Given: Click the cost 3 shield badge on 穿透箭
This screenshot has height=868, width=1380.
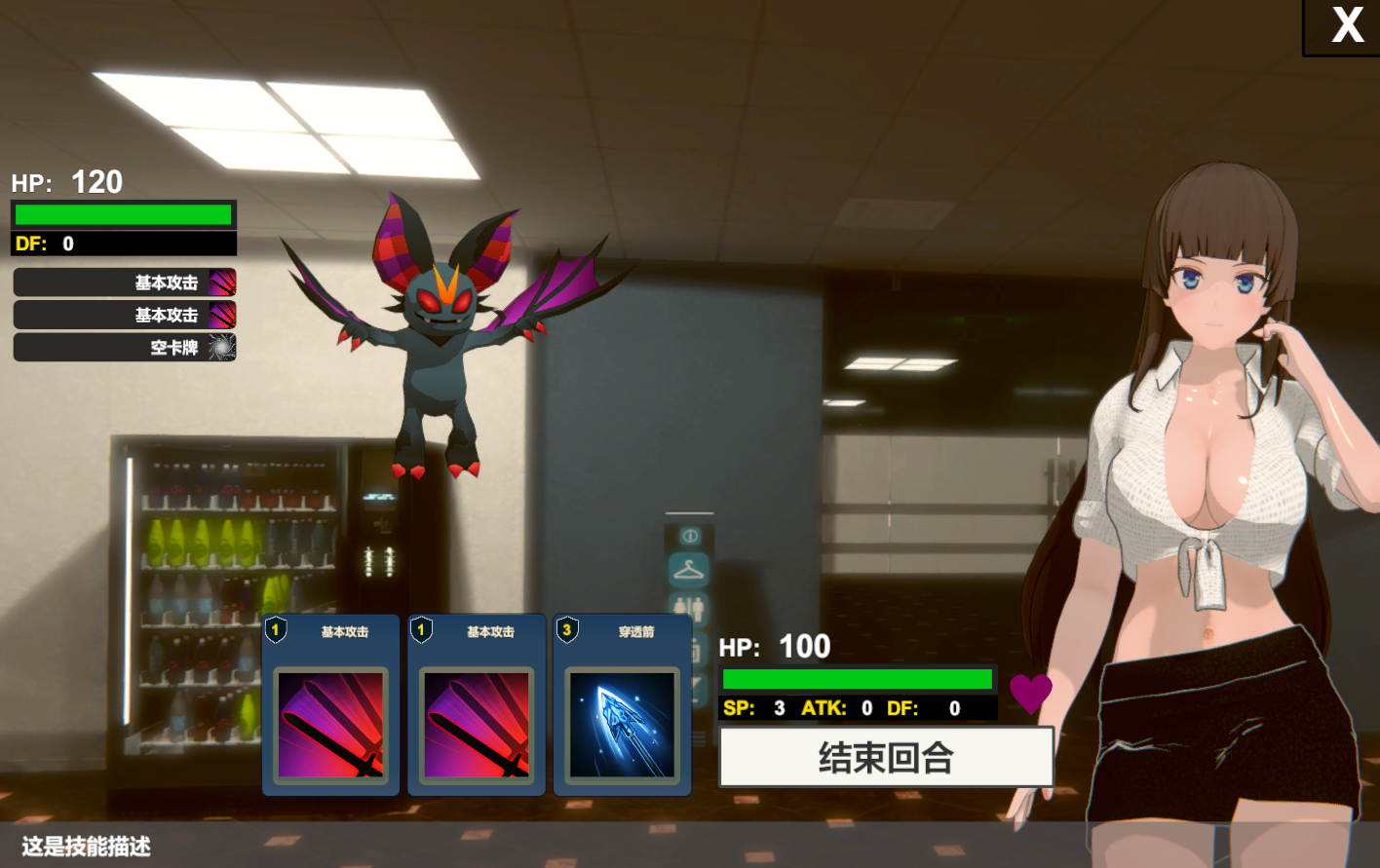Looking at the screenshot, I should point(568,630).
